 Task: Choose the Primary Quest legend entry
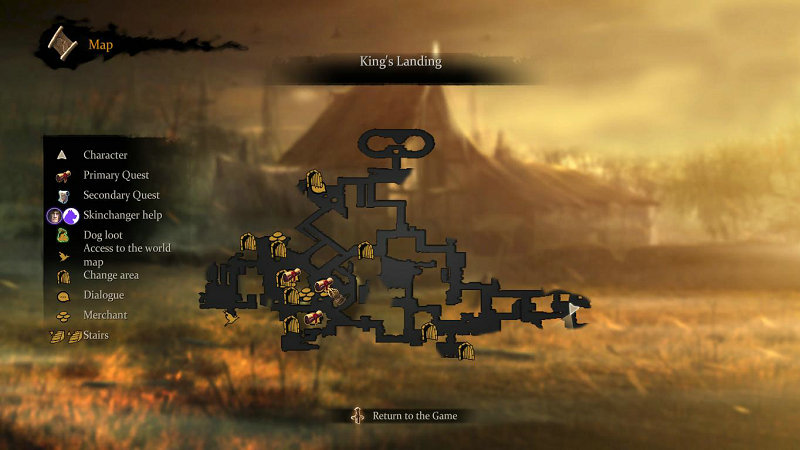click(115, 175)
